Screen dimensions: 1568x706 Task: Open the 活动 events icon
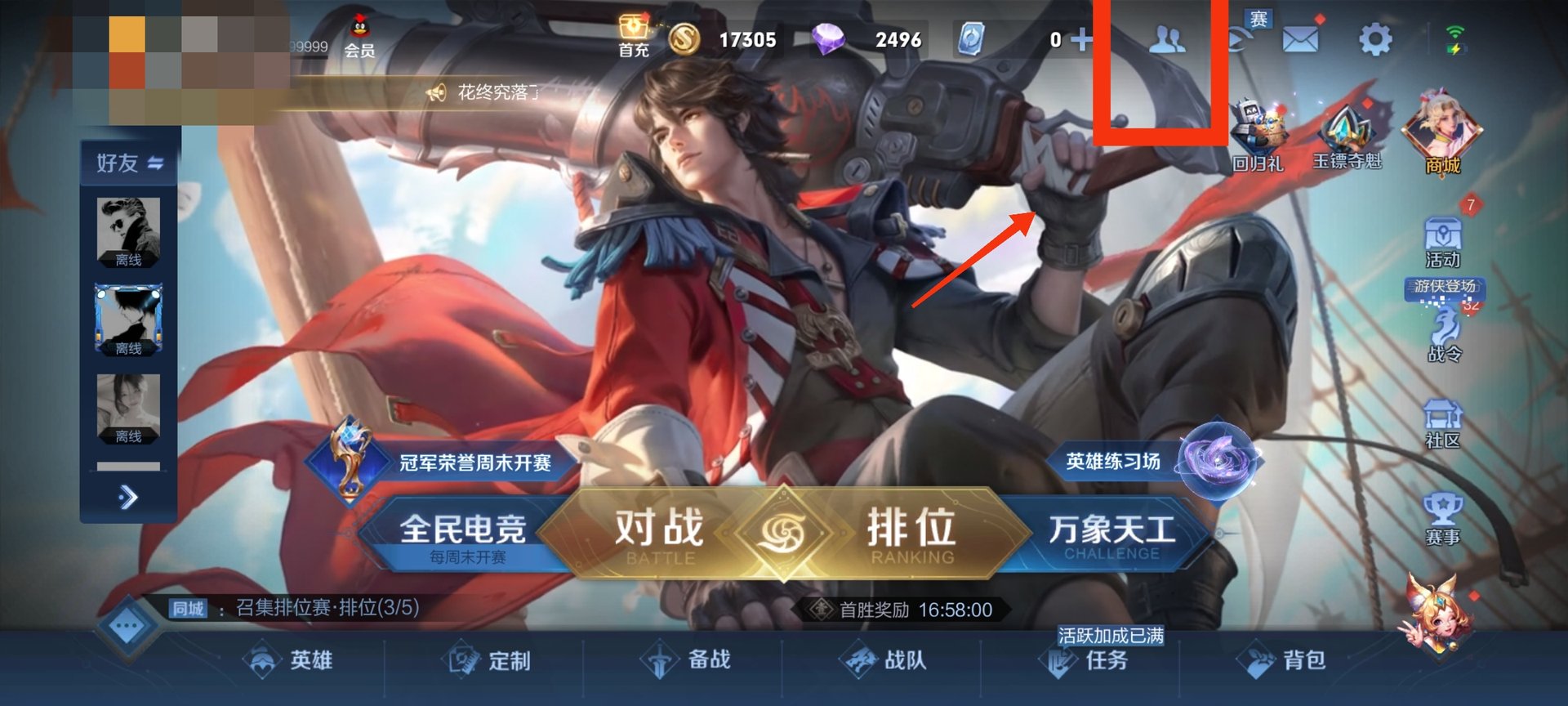click(1443, 237)
